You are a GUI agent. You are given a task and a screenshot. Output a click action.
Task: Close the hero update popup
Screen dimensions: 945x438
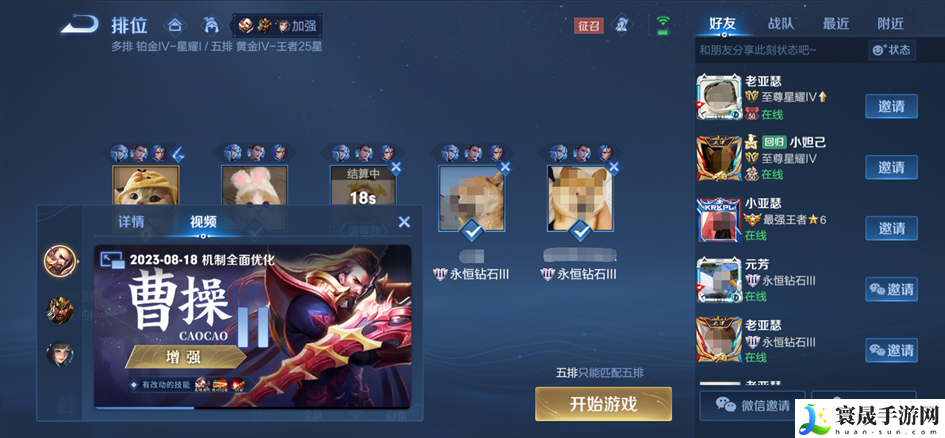click(x=404, y=222)
